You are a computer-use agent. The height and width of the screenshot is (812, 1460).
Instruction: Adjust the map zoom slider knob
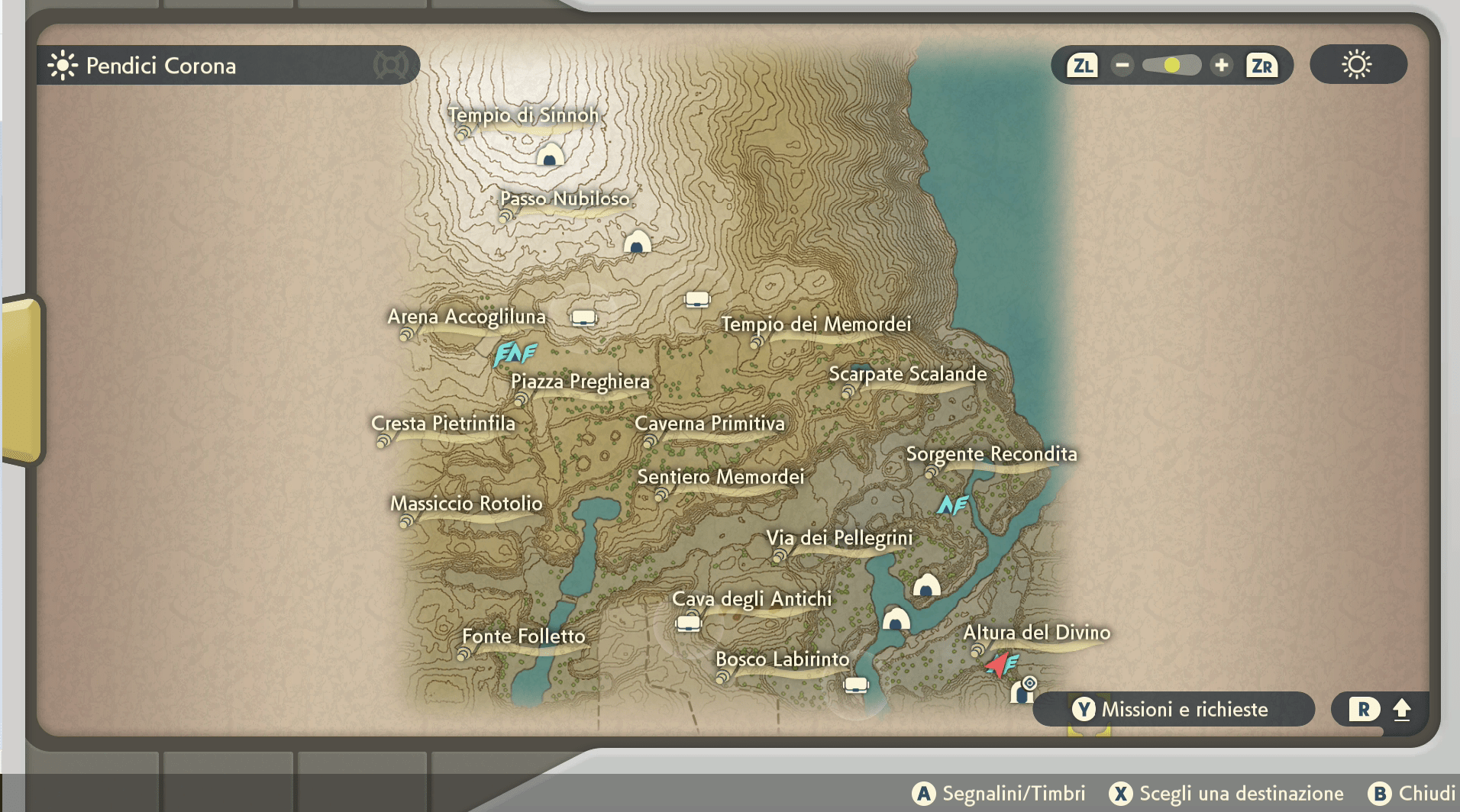(1171, 66)
